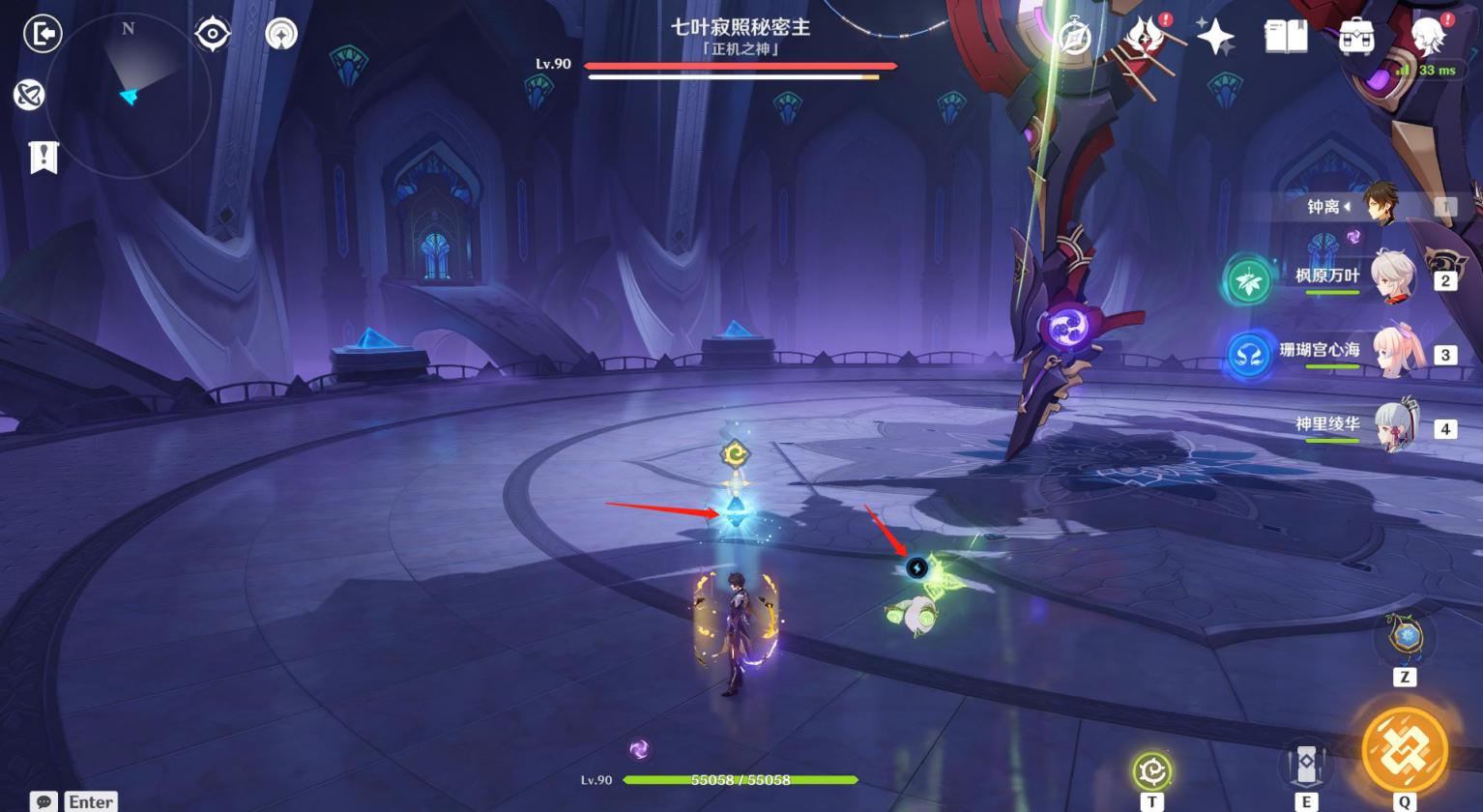Click the target-eye icon beside minimap
Image resolution: width=1483 pixels, height=812 pixels.
click(x=212, y=35)
